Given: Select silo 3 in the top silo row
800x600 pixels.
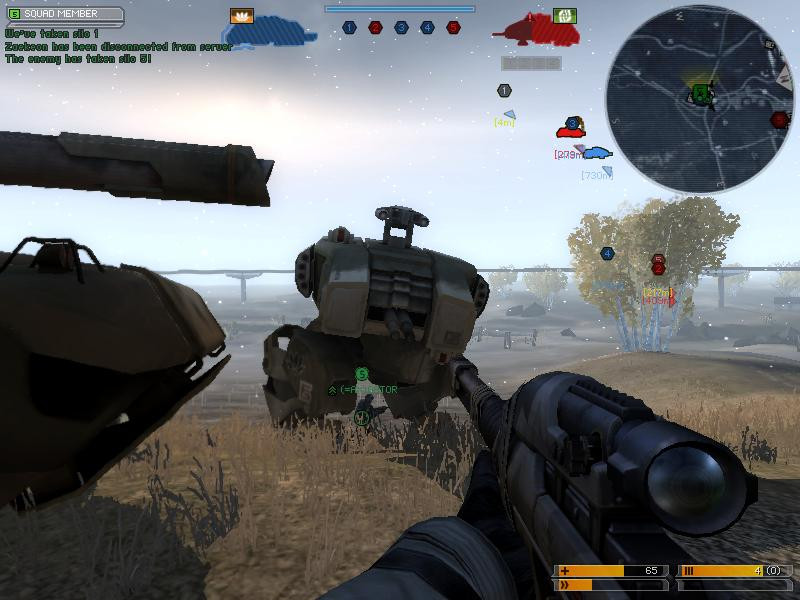Looking at the screenshot, I should (x=401, y=28).
